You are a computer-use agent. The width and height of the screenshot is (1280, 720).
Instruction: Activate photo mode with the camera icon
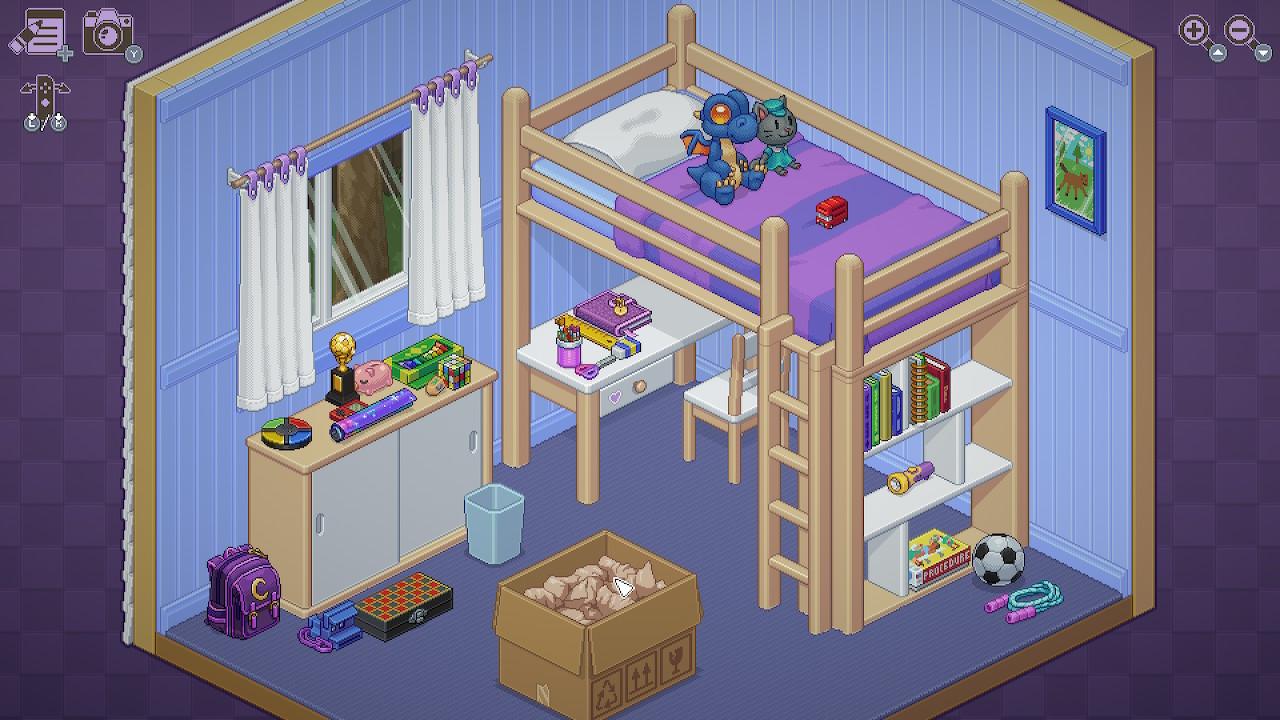(110, 30)
